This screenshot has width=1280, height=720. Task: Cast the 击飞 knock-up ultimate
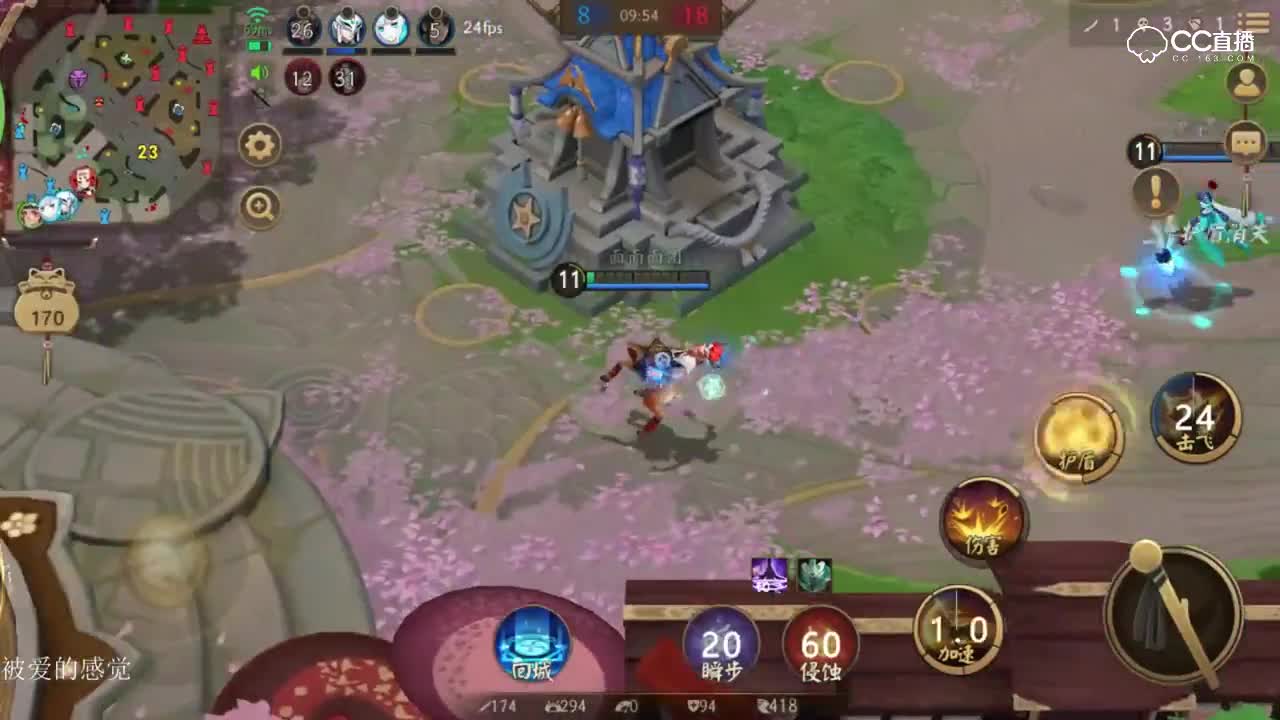pyautogui.click(x=1196, y=414)
